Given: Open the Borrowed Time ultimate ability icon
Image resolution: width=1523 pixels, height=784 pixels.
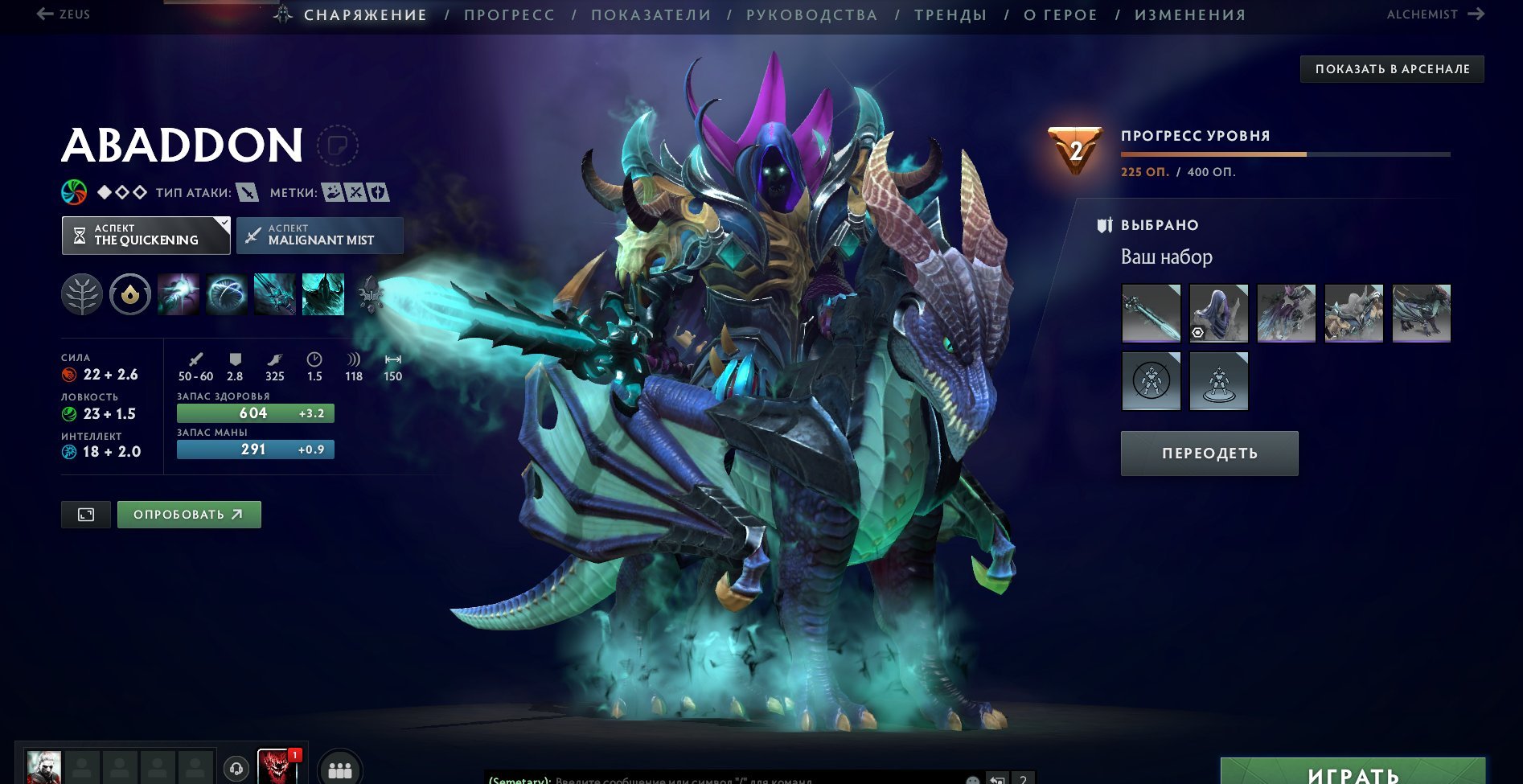Looking at the screenshot, I should click(323, 294).
